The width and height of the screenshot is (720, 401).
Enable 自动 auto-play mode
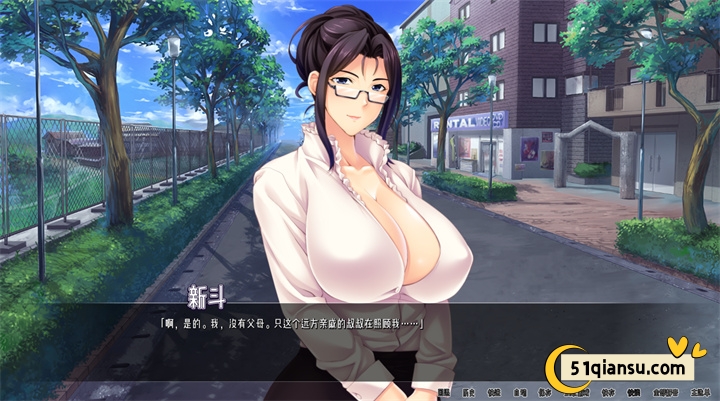[x=520, y=393]
